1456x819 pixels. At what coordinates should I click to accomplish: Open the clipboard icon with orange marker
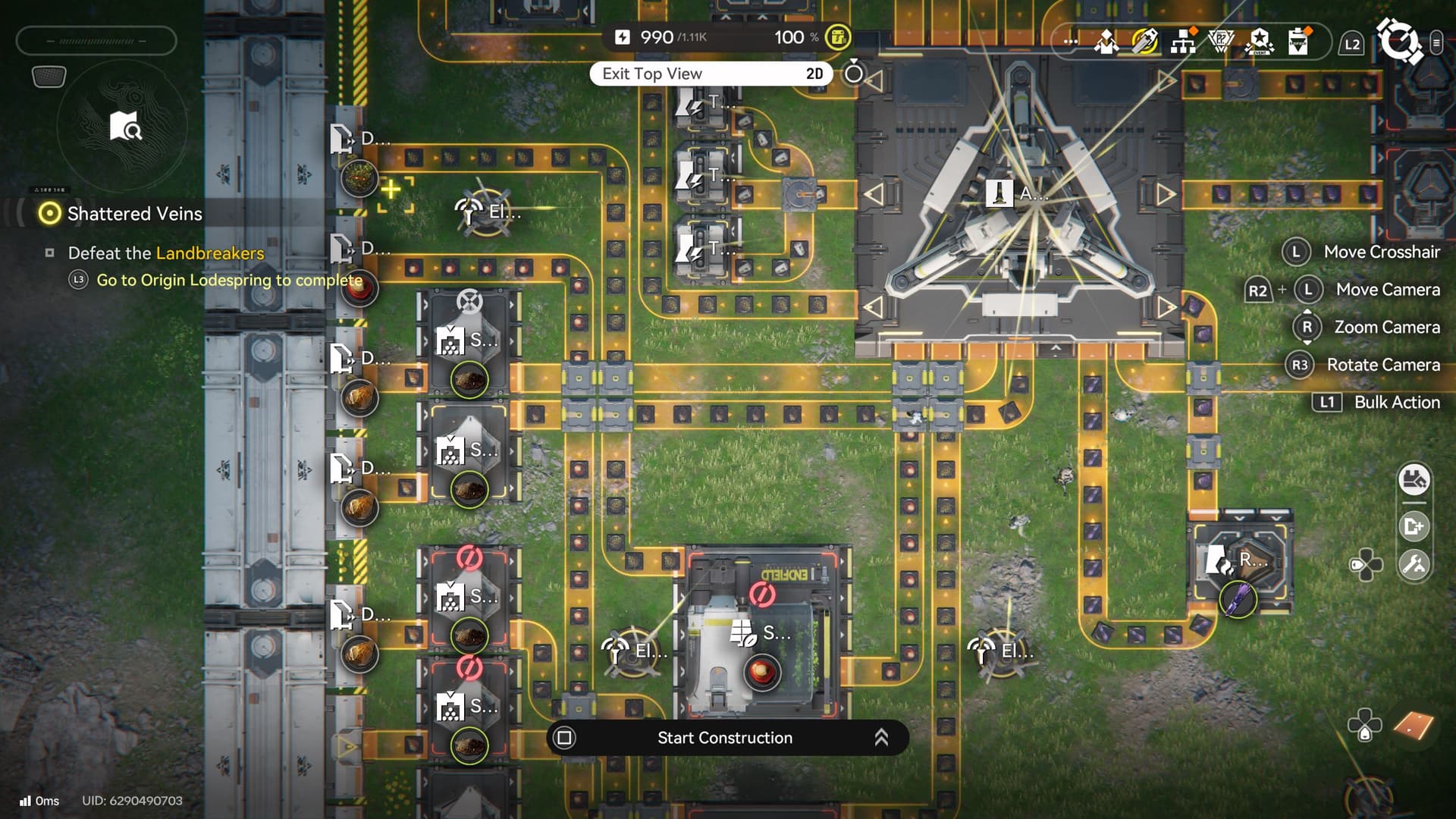point(1298,41)
